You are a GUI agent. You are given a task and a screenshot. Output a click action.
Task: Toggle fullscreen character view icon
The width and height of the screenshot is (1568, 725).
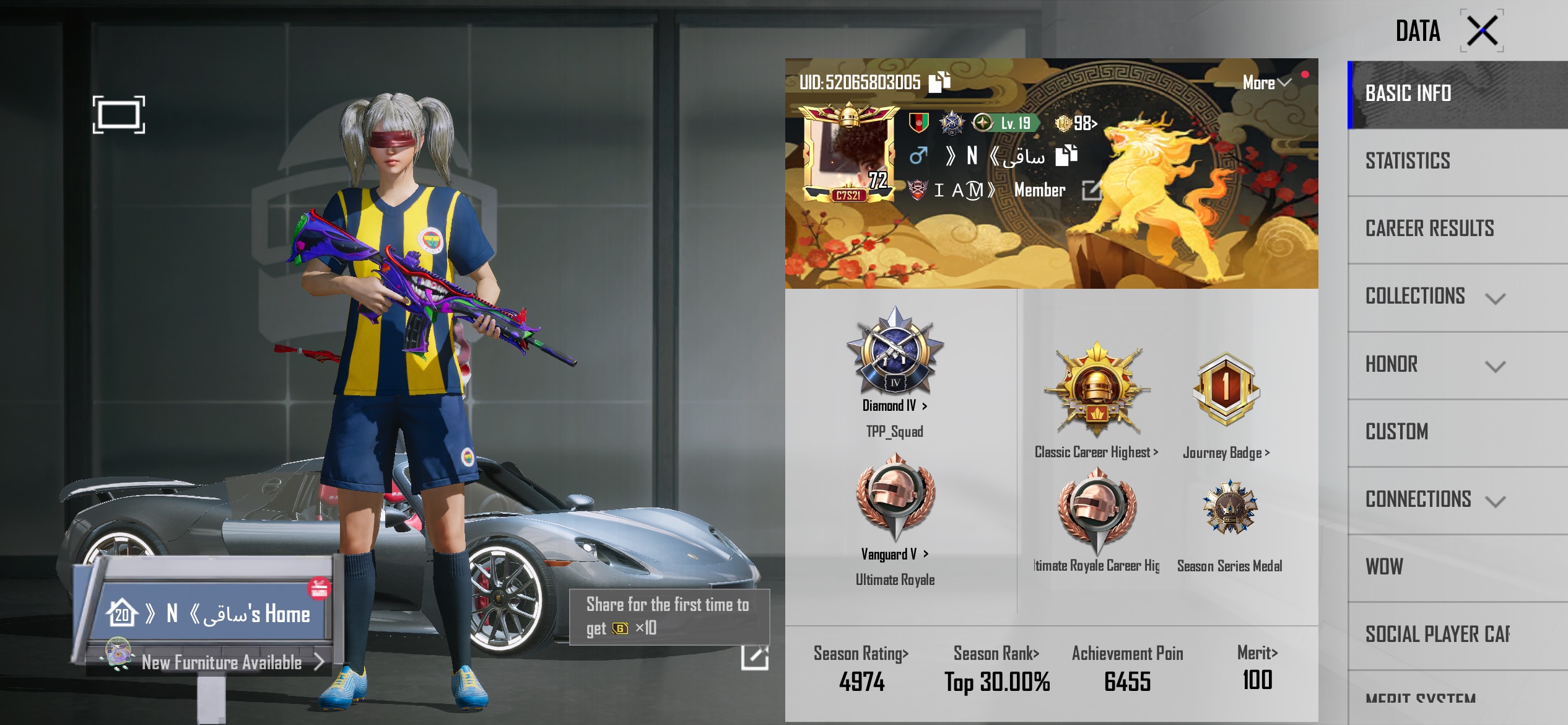119,115
